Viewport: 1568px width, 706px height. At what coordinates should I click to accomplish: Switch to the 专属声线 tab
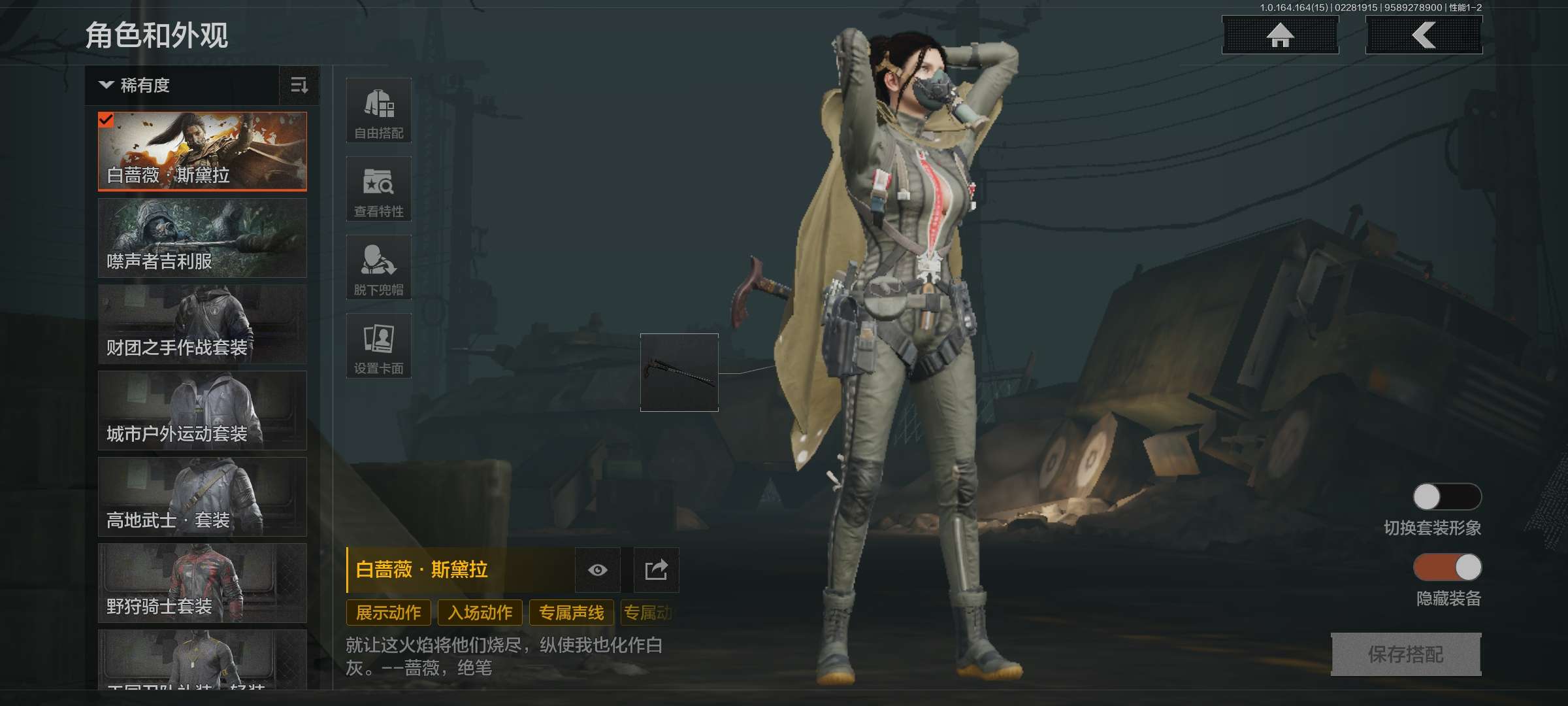coord(572,613)
